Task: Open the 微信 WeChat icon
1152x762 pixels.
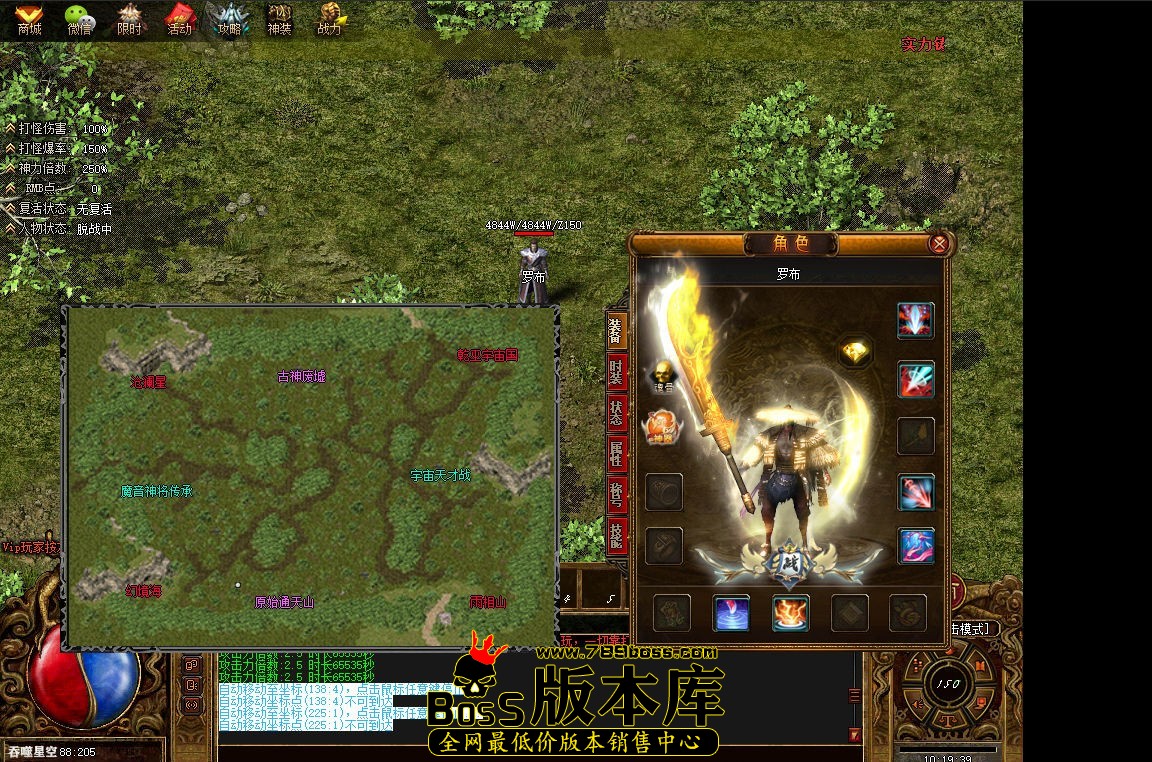Action: click(79, 18)
